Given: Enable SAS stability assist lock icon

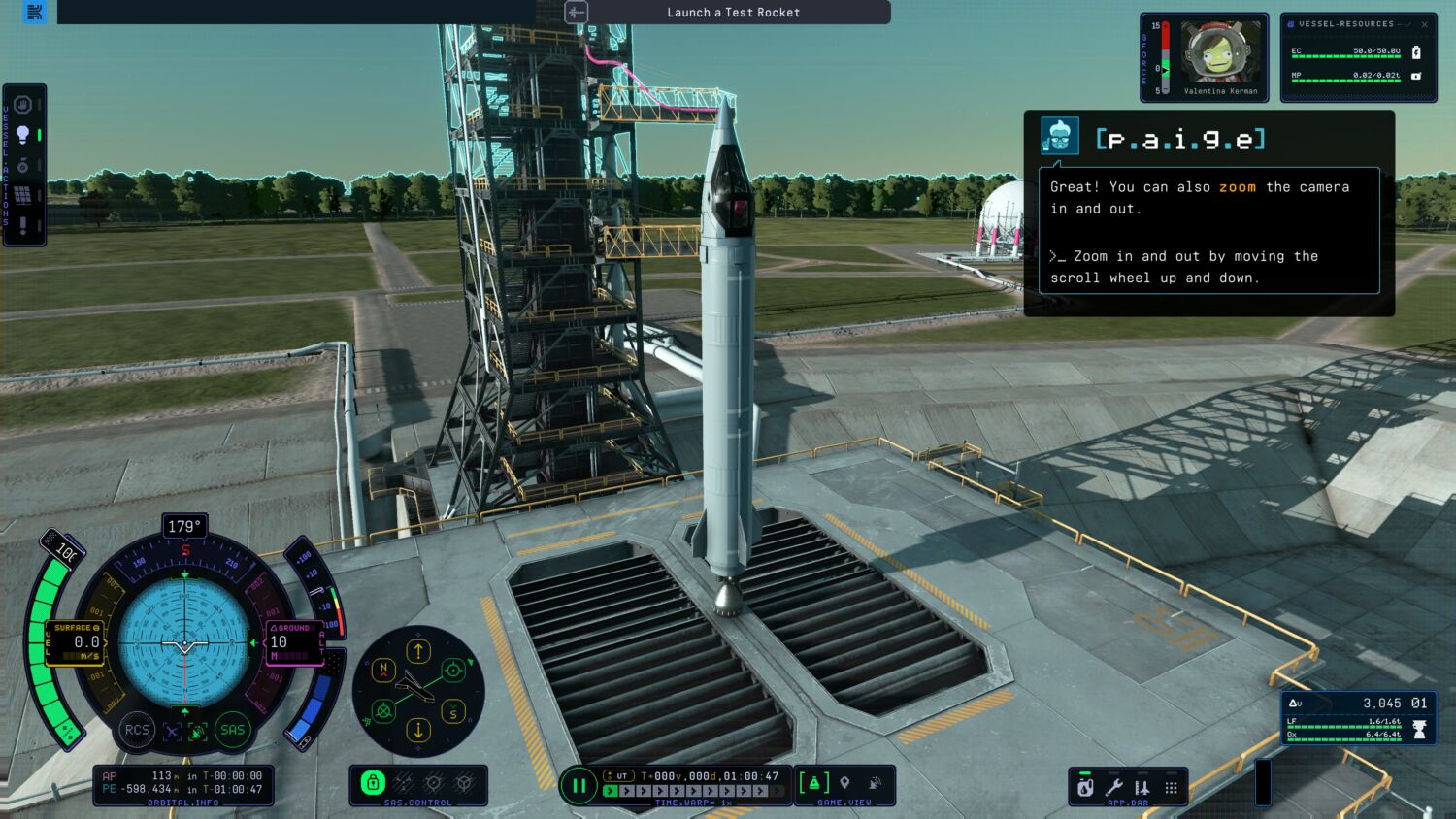Looking at the screenshot, I should [x=373, y=783].
